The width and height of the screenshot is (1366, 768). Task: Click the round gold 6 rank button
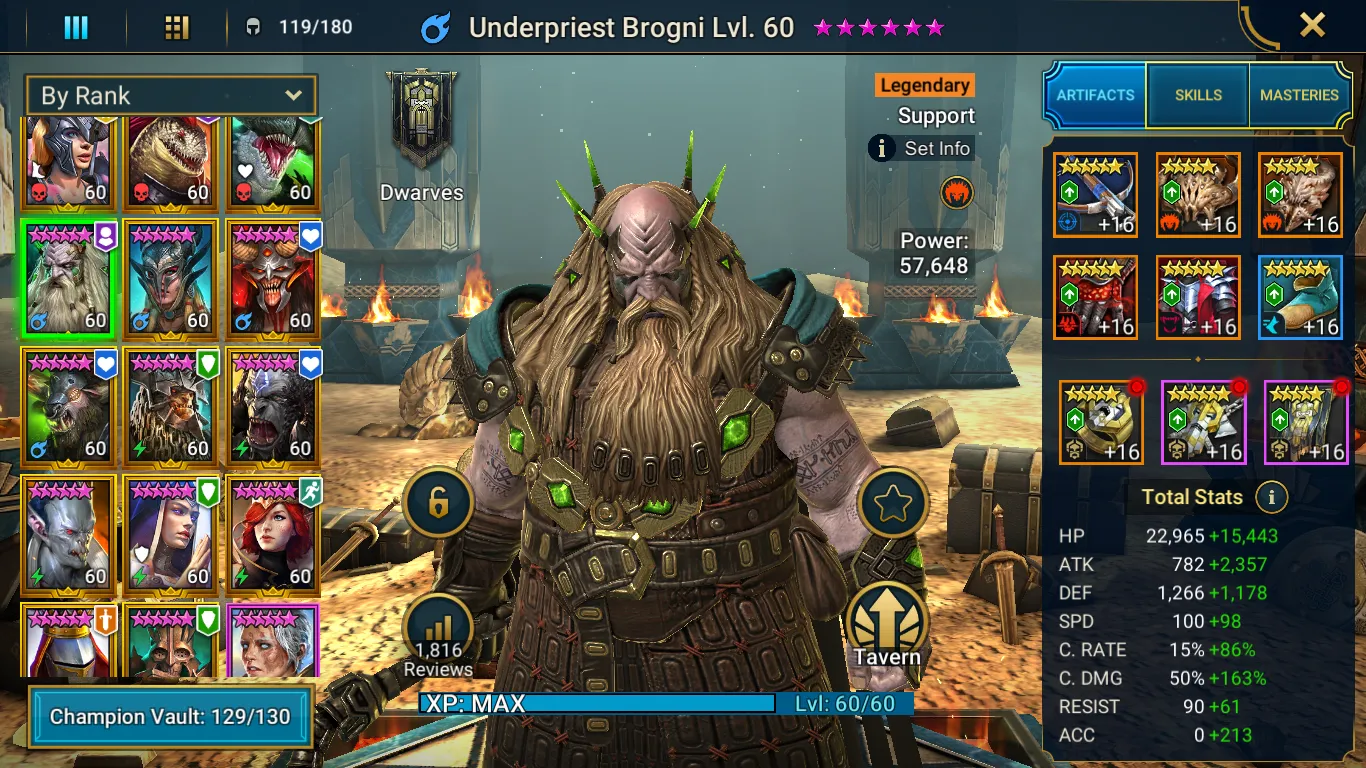(438, 503)
